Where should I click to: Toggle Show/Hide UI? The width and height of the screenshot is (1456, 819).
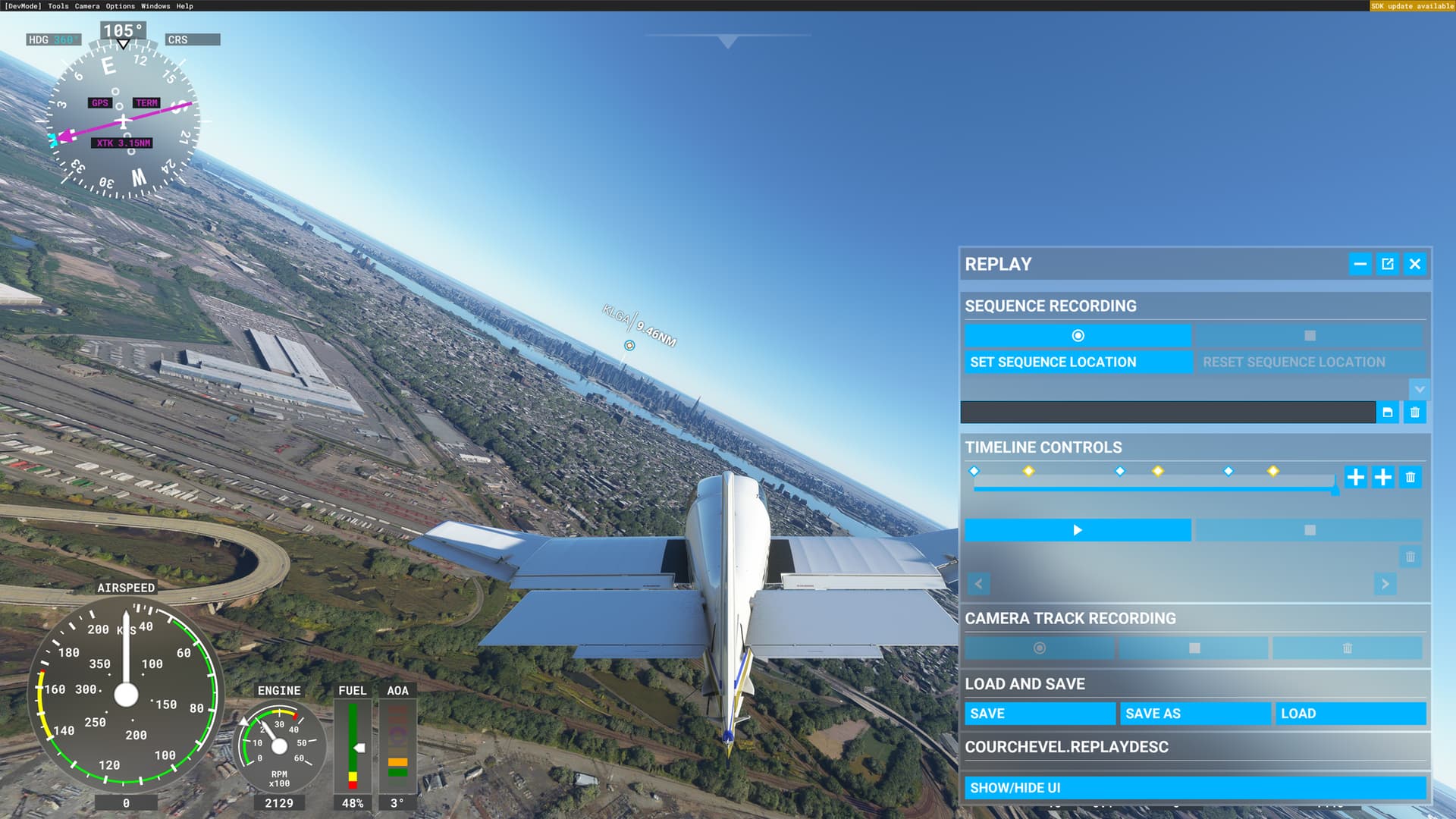[1194, 788]
